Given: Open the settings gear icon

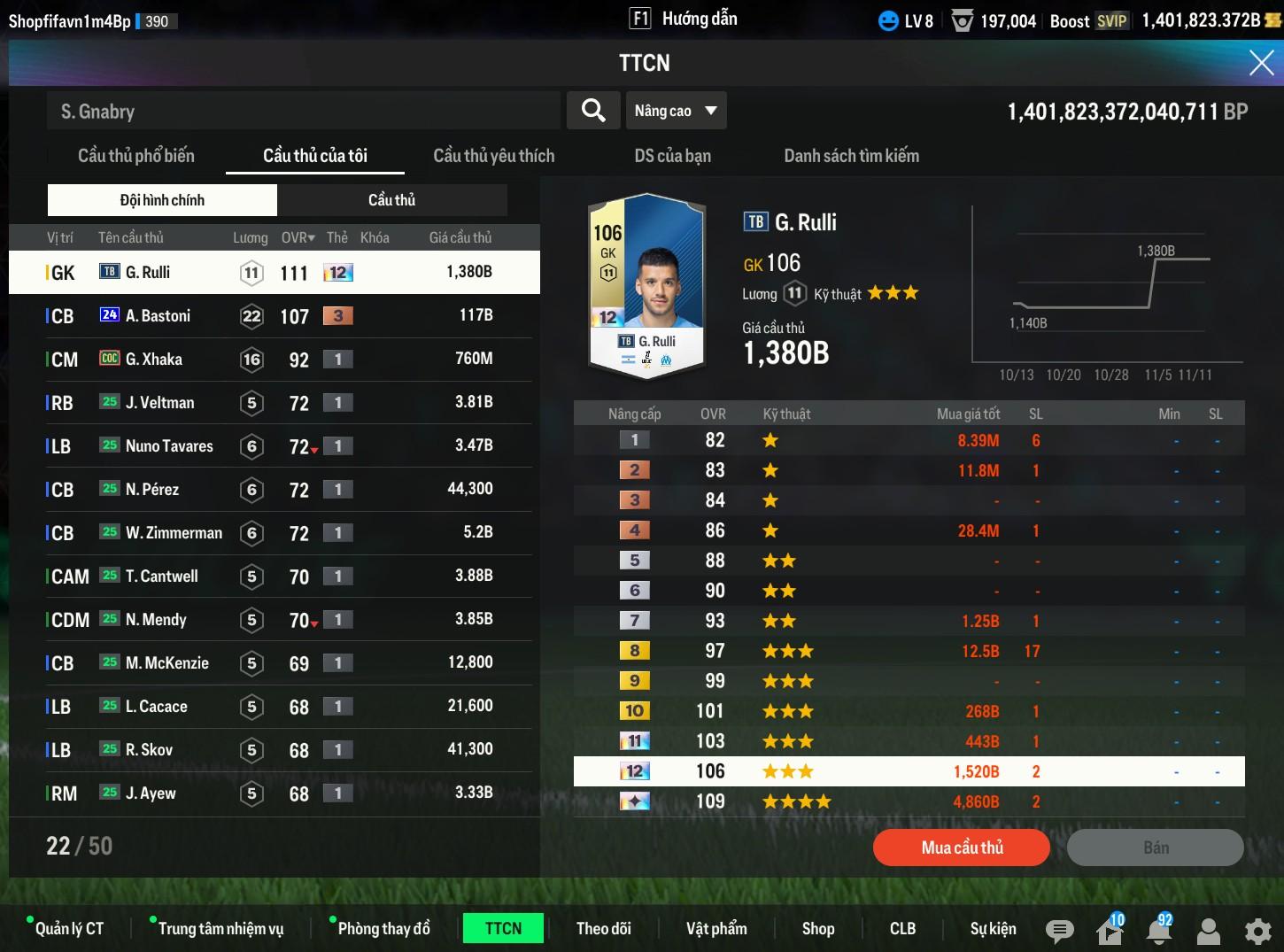Looking at the screenshot, I should [1257, 931].
